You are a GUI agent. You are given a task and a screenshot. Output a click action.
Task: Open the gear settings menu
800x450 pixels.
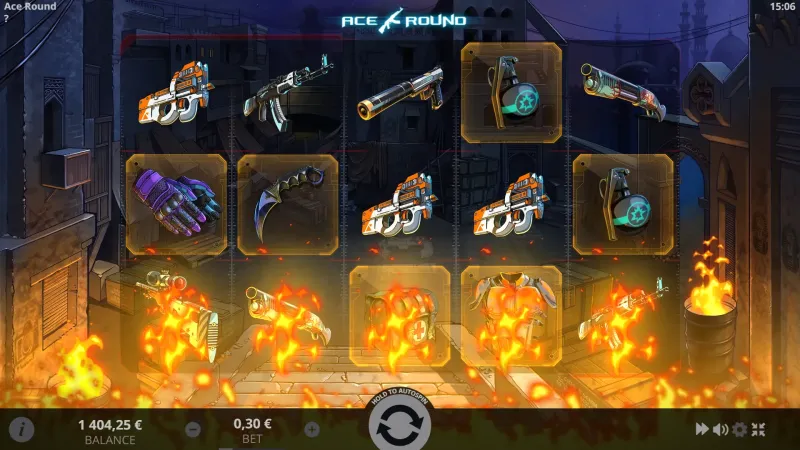739,429
